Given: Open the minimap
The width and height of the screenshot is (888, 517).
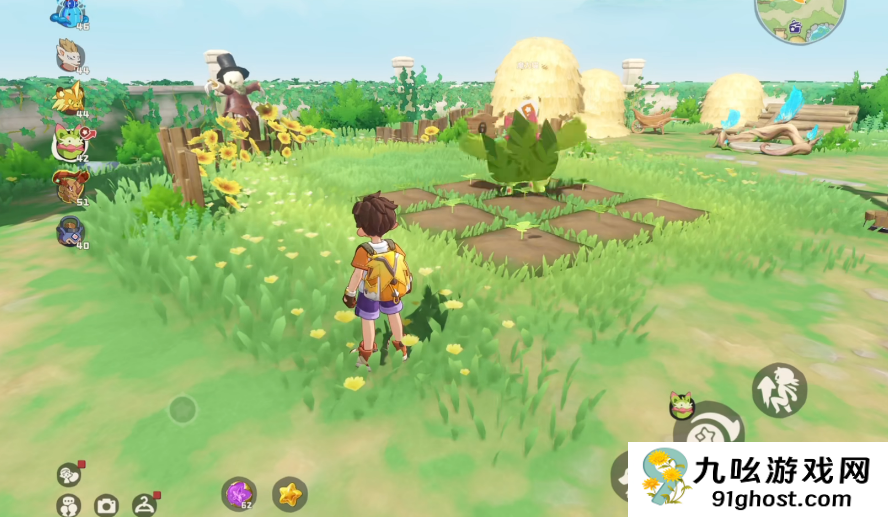Looking at the screenshot, I should pyautogui.click(x=799, y=18).
